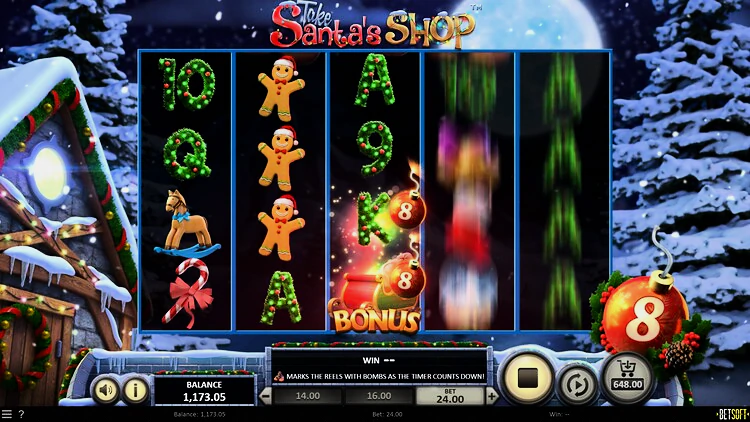Increase the bet with the plus arrow
Viewport: 750px width, 422px height.
492,396
